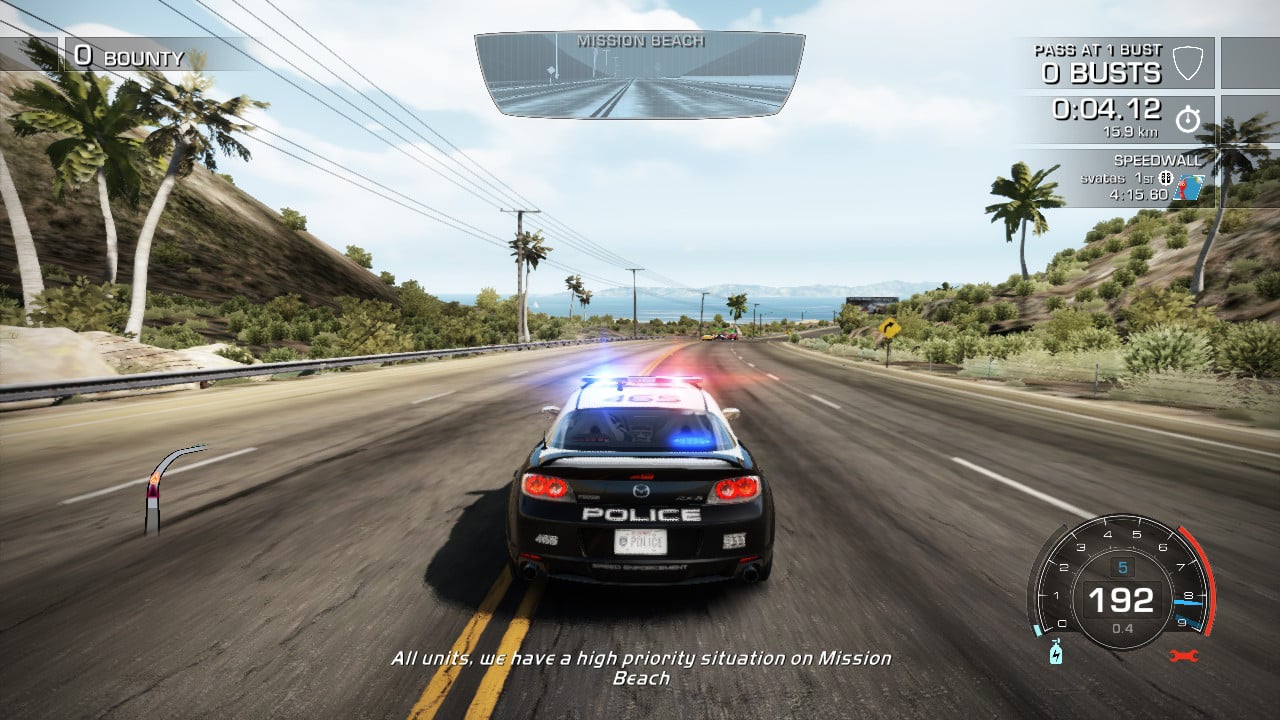Image resolution: width=1280 pixels, height=720 pixels.
Task: Select the svatas leaderboard entry
Action: pyautogui.click(x=1102, y=178)
